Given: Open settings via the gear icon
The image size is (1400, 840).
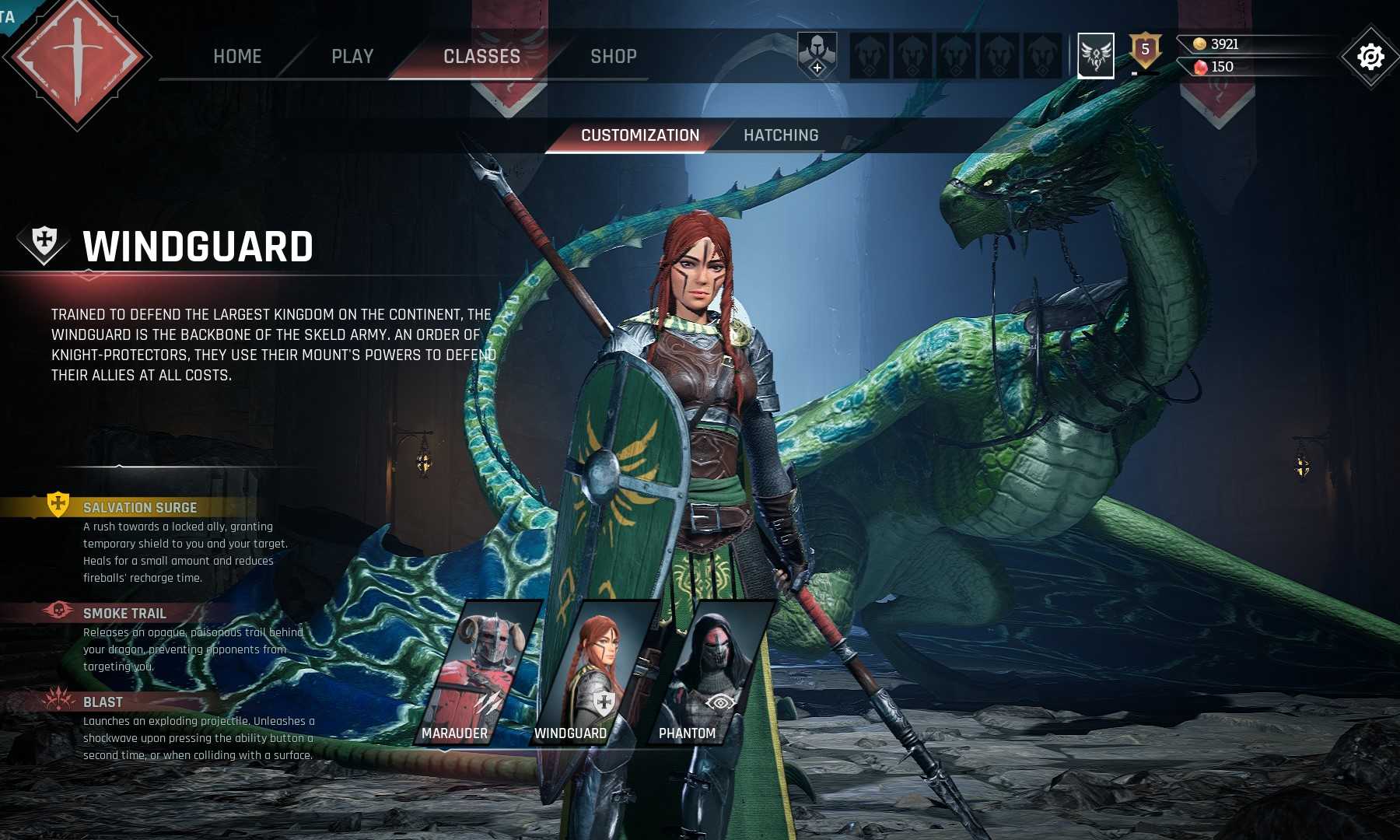Looking at the screenshot, I should 1370,57.
